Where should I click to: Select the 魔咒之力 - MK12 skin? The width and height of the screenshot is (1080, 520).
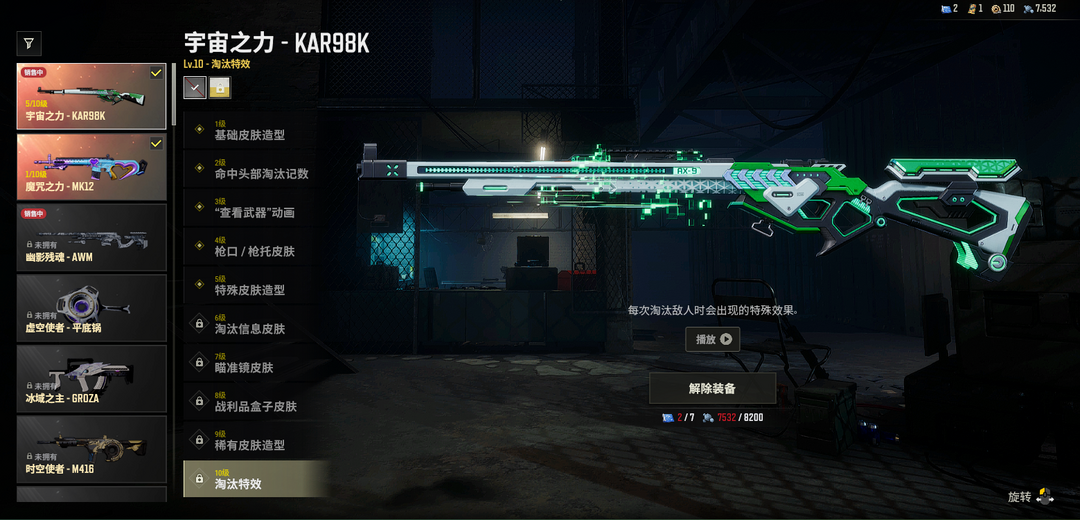click(91, 167)
